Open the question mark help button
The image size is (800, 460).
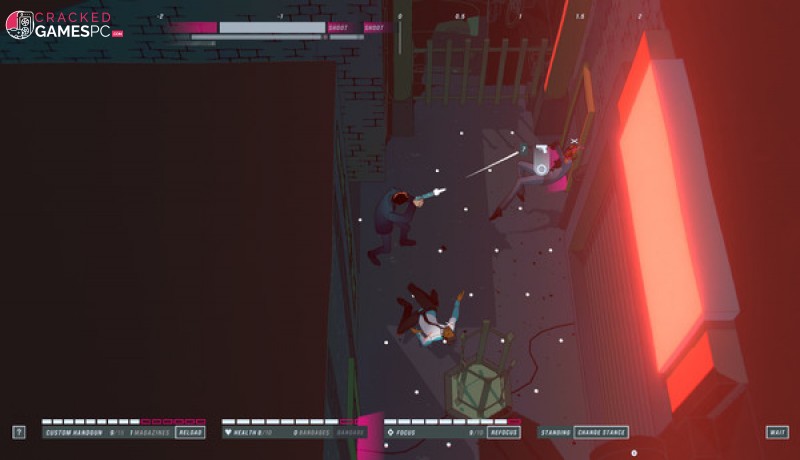point(19,432)
